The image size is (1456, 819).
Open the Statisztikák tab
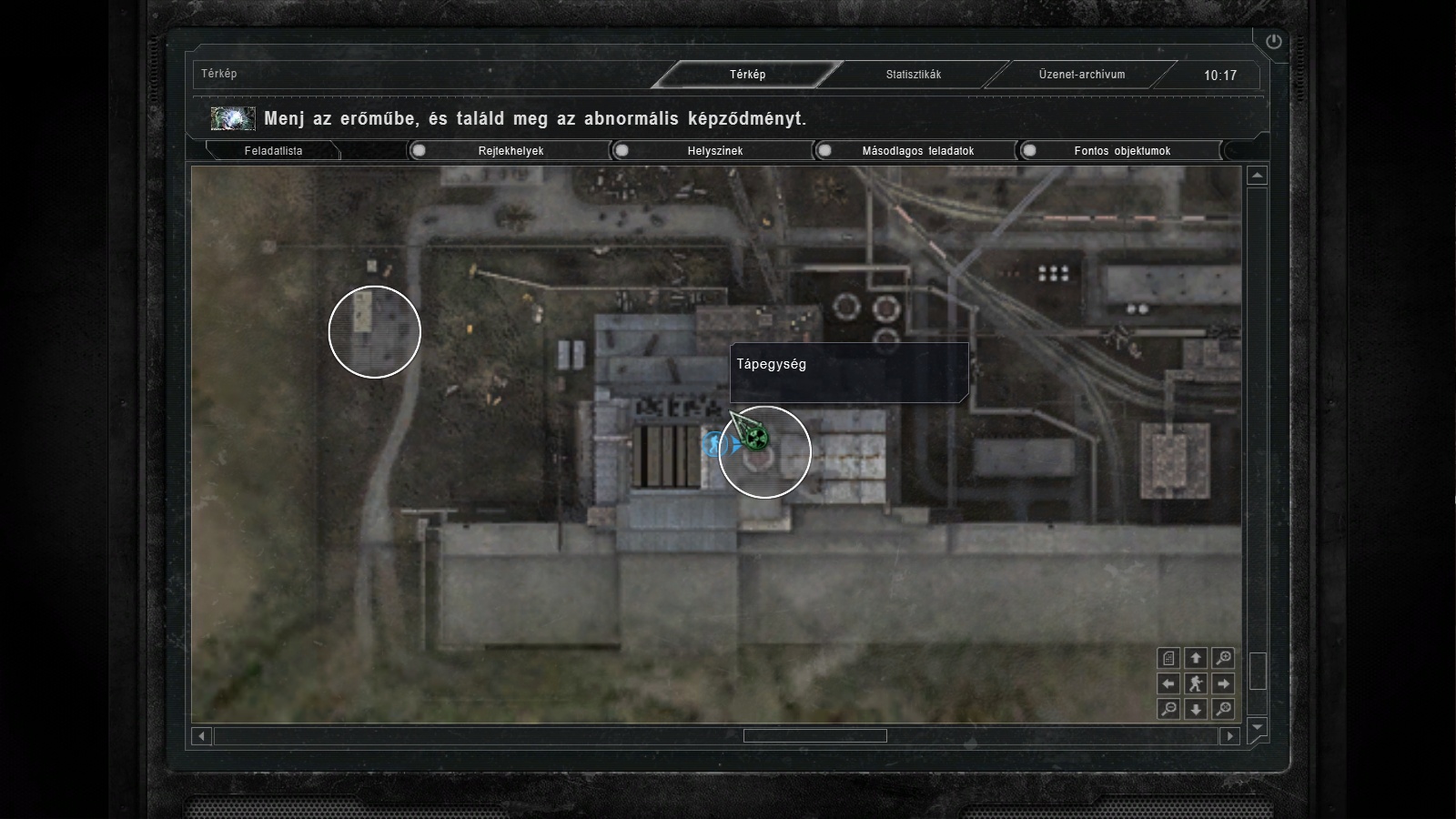913,75
